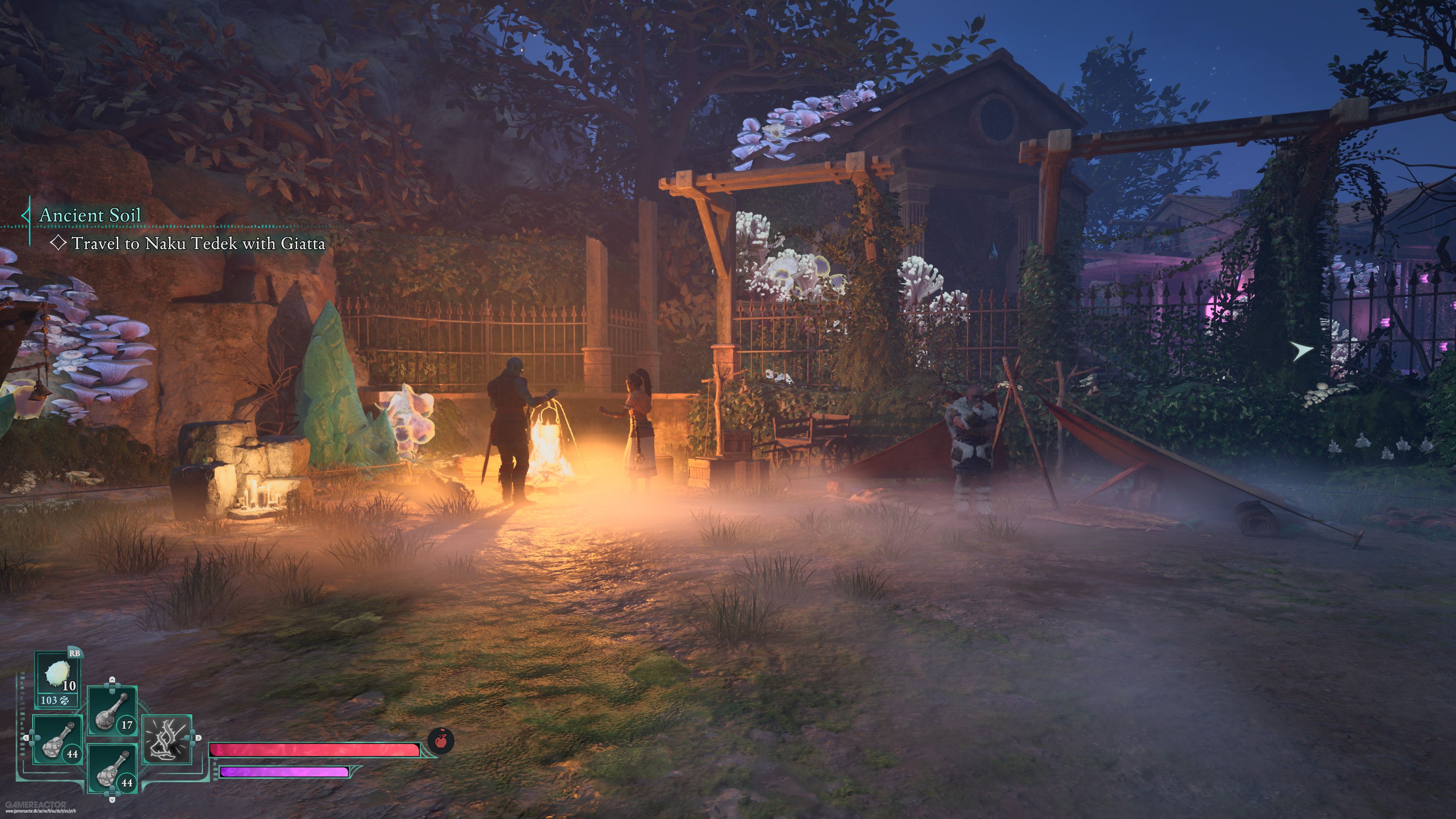The height and width of the screenshot is (819, 1456).
Task: Click the white quest direction arrow marker
Action: click(1302, 351)
